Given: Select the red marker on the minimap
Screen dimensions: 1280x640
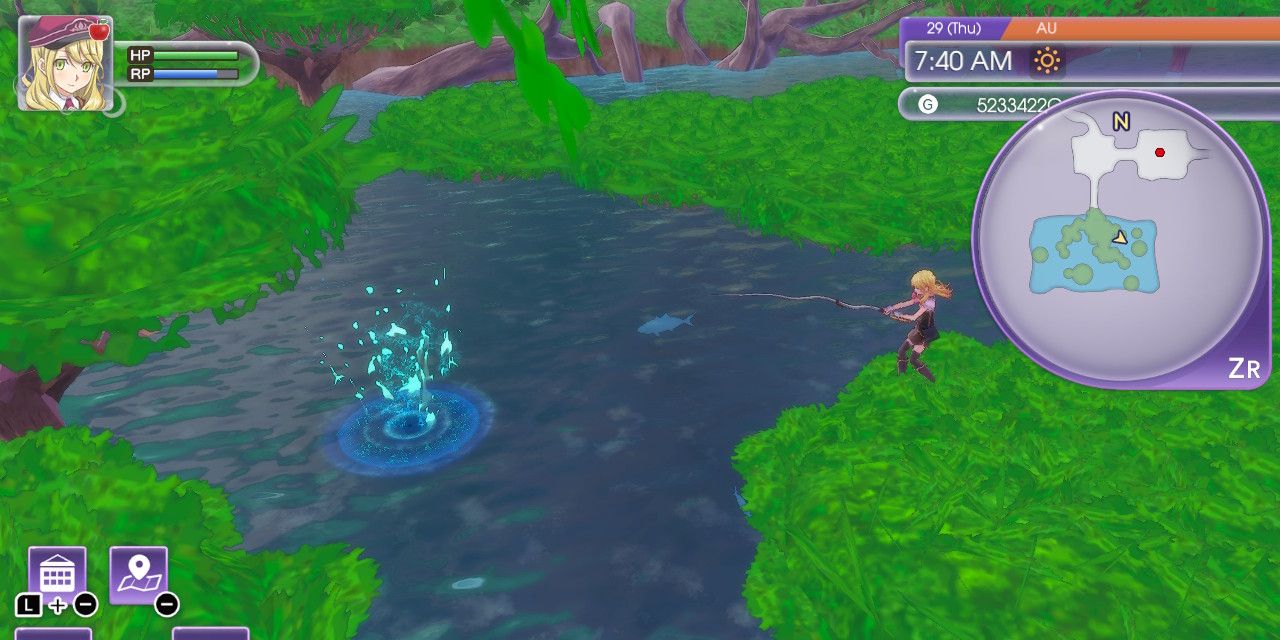Looking at the screenshot, I should coord(1160,153).
